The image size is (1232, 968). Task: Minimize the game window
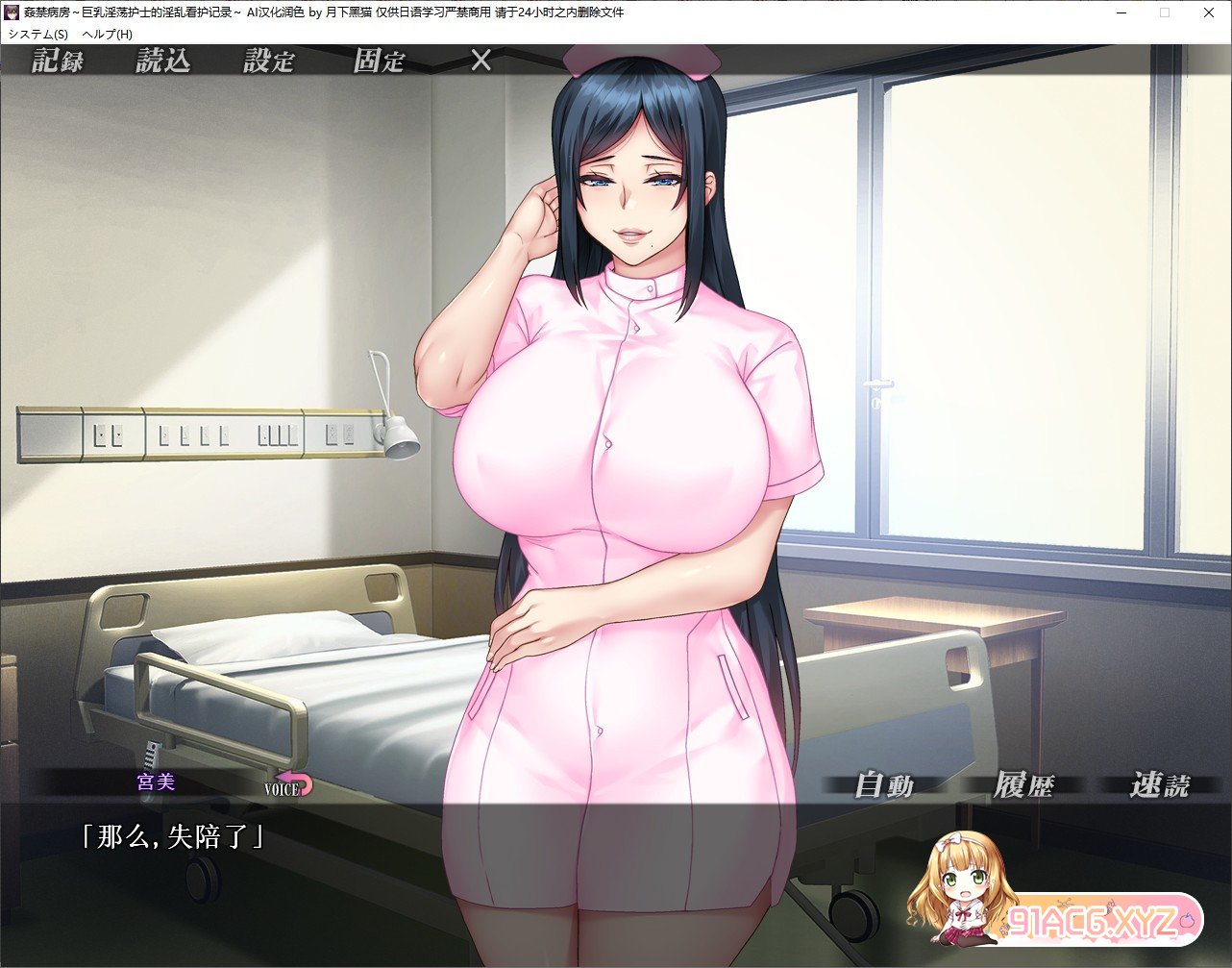tap(1121, 12)
